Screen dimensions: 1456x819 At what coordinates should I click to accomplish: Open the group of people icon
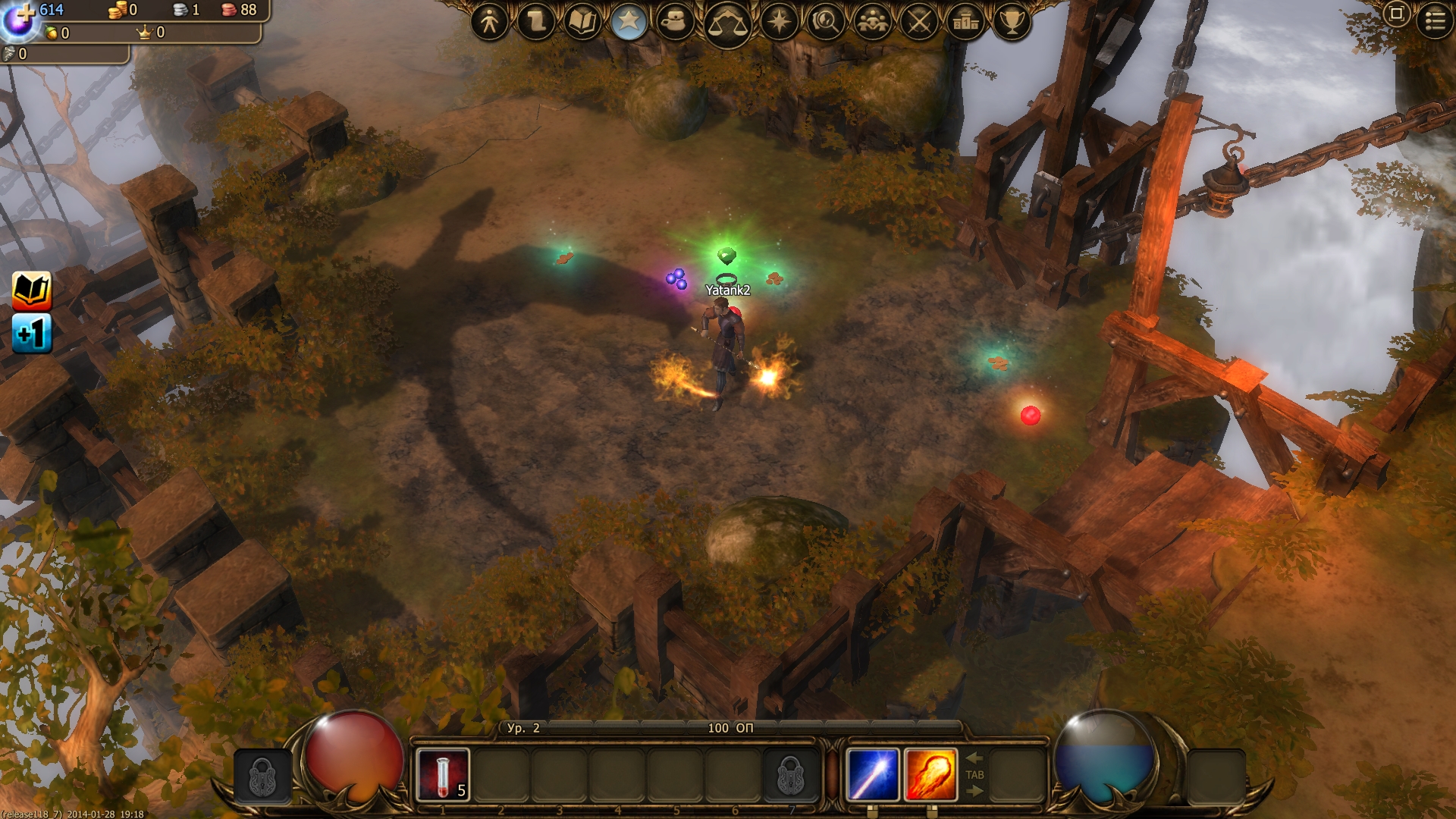pos(872,22)
